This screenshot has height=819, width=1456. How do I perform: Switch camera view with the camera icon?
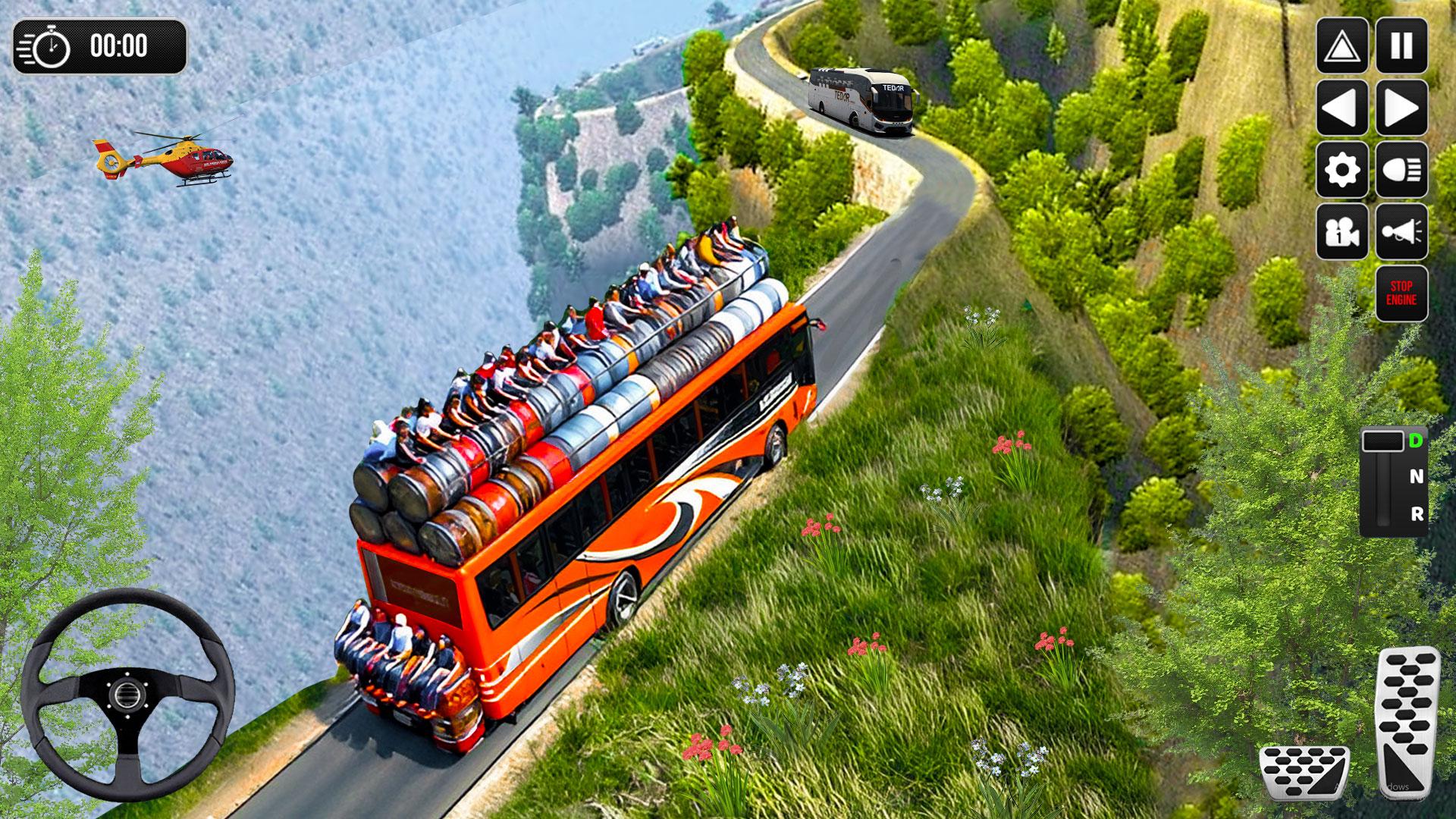(x=1341, y=232)
